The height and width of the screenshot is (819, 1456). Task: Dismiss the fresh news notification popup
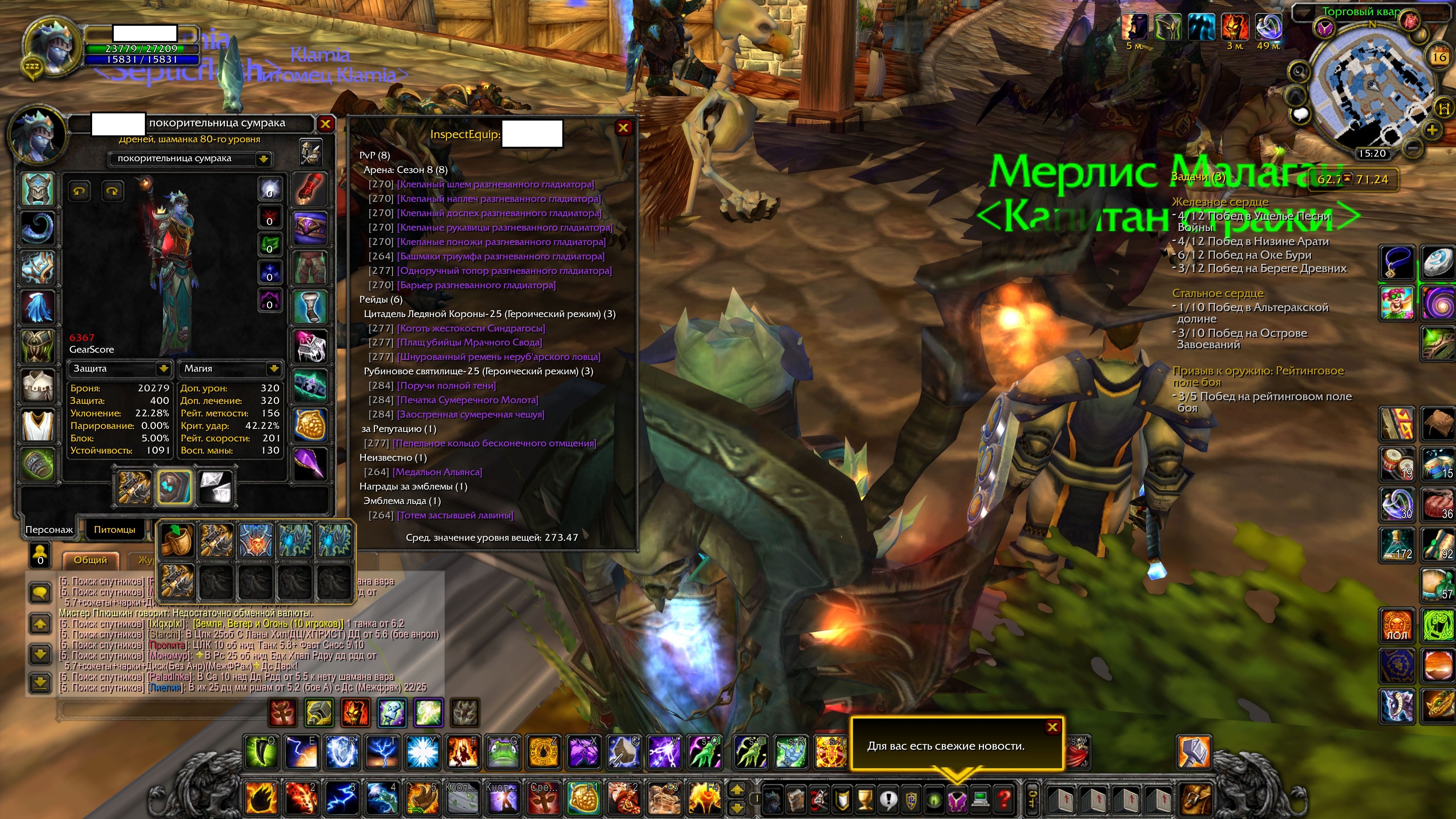click(x=1052, y=728)
